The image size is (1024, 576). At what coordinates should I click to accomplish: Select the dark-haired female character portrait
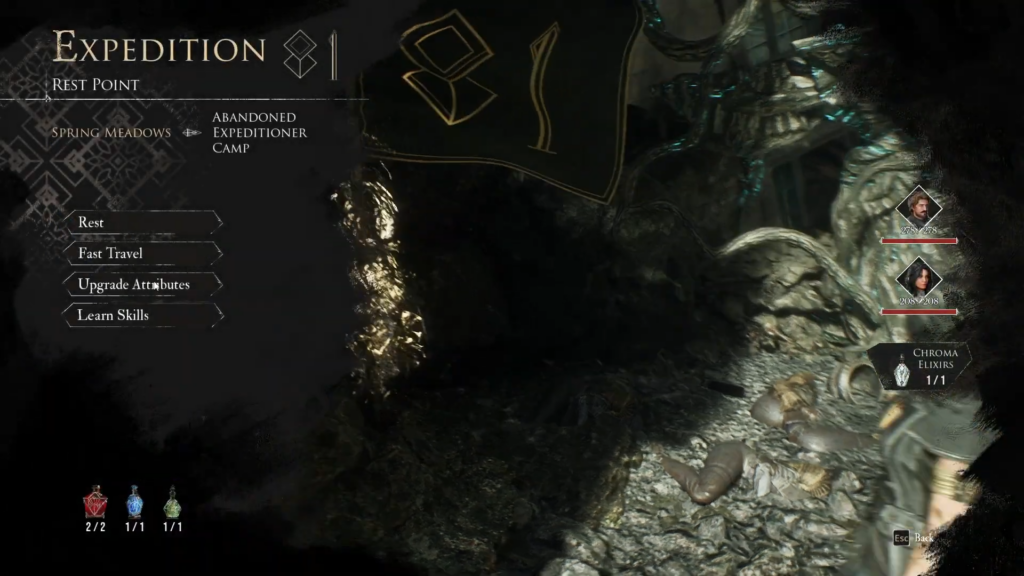click(918, 278)
